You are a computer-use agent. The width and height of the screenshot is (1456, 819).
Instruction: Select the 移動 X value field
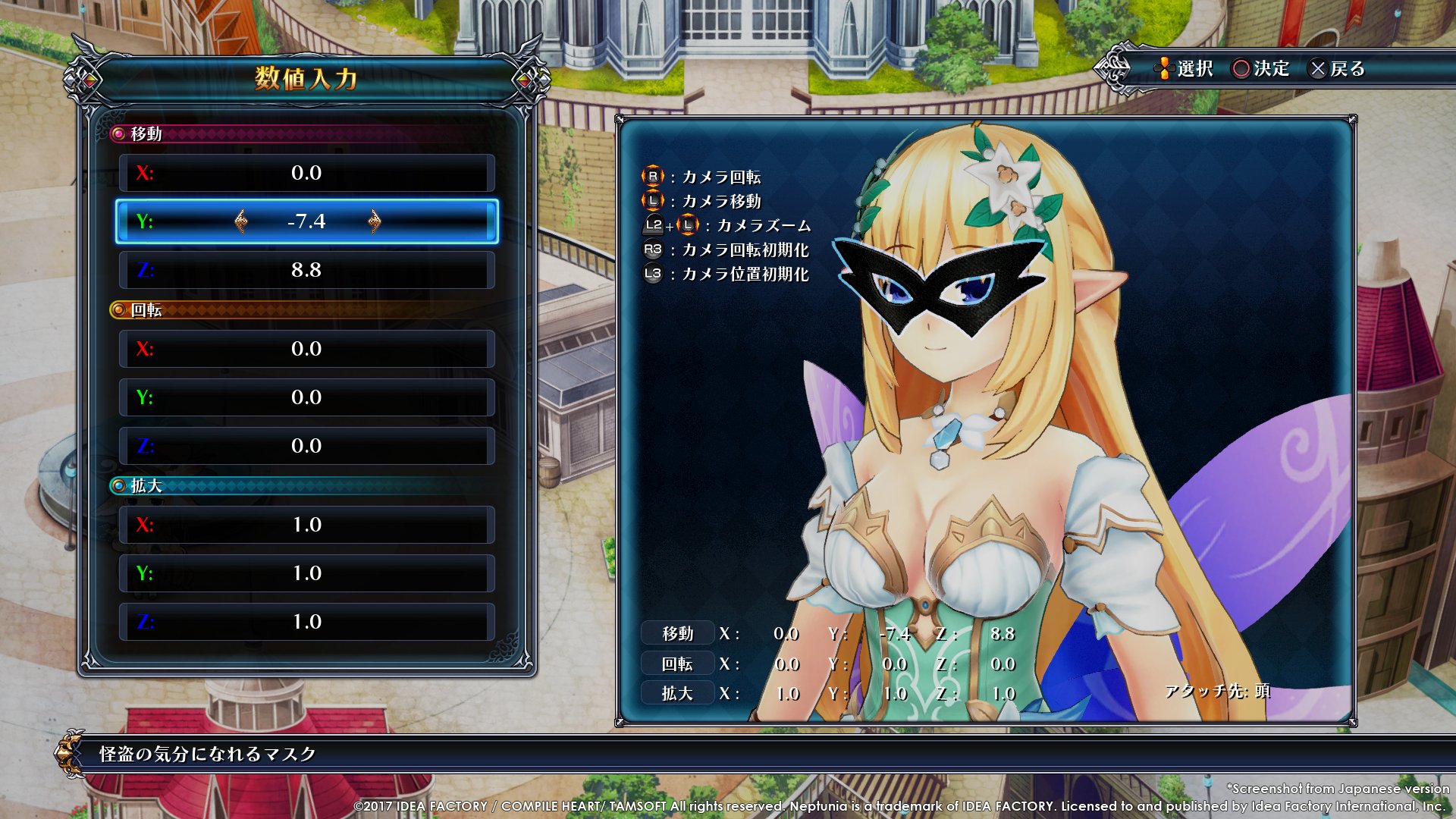point(306,173)
